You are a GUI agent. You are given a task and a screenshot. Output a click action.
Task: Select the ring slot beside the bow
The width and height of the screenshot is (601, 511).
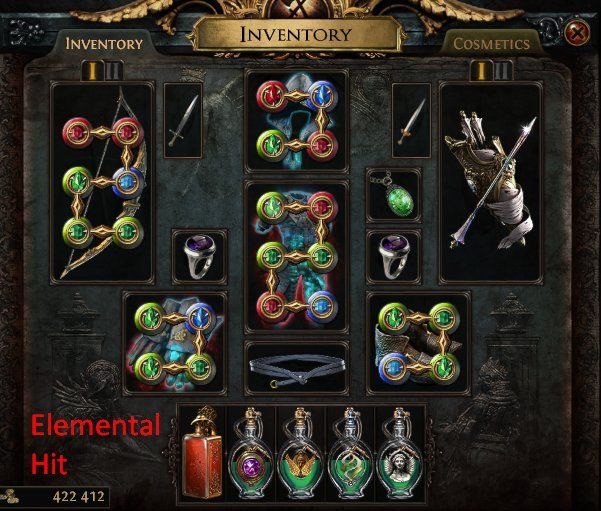[x=200, y=257]
